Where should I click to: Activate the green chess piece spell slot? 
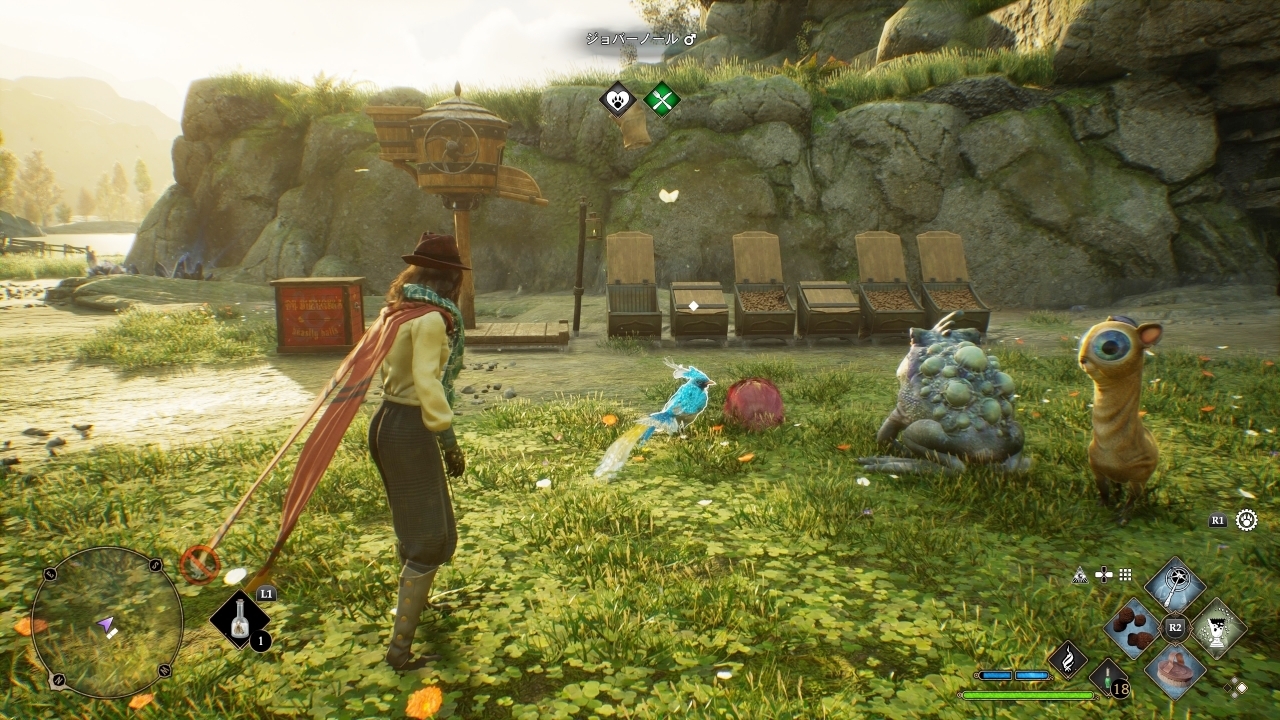[x=1217, y=628]
